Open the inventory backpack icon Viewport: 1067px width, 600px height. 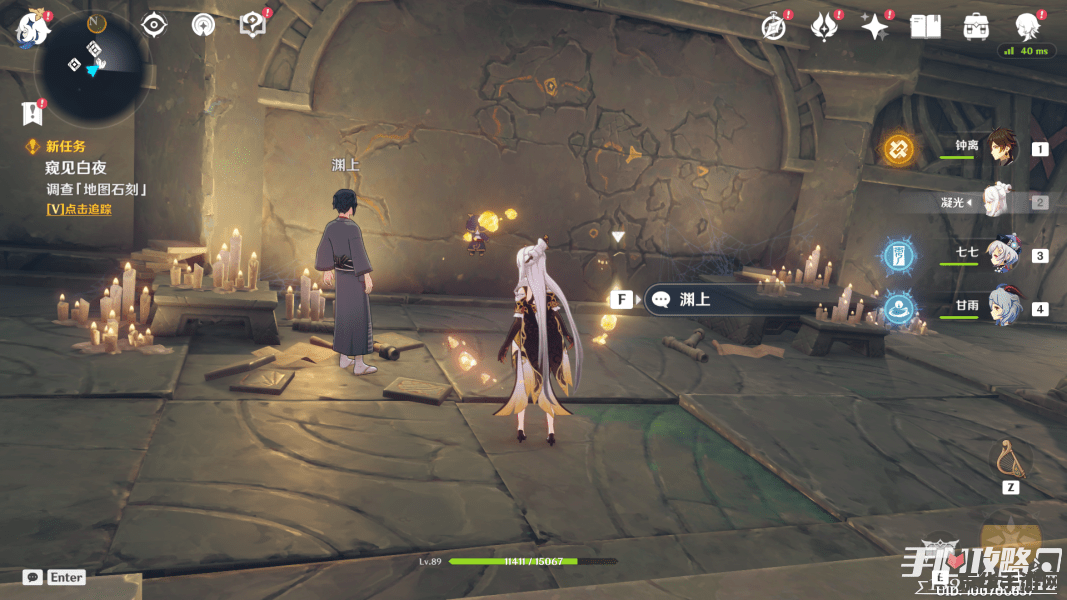pos(976,27)
